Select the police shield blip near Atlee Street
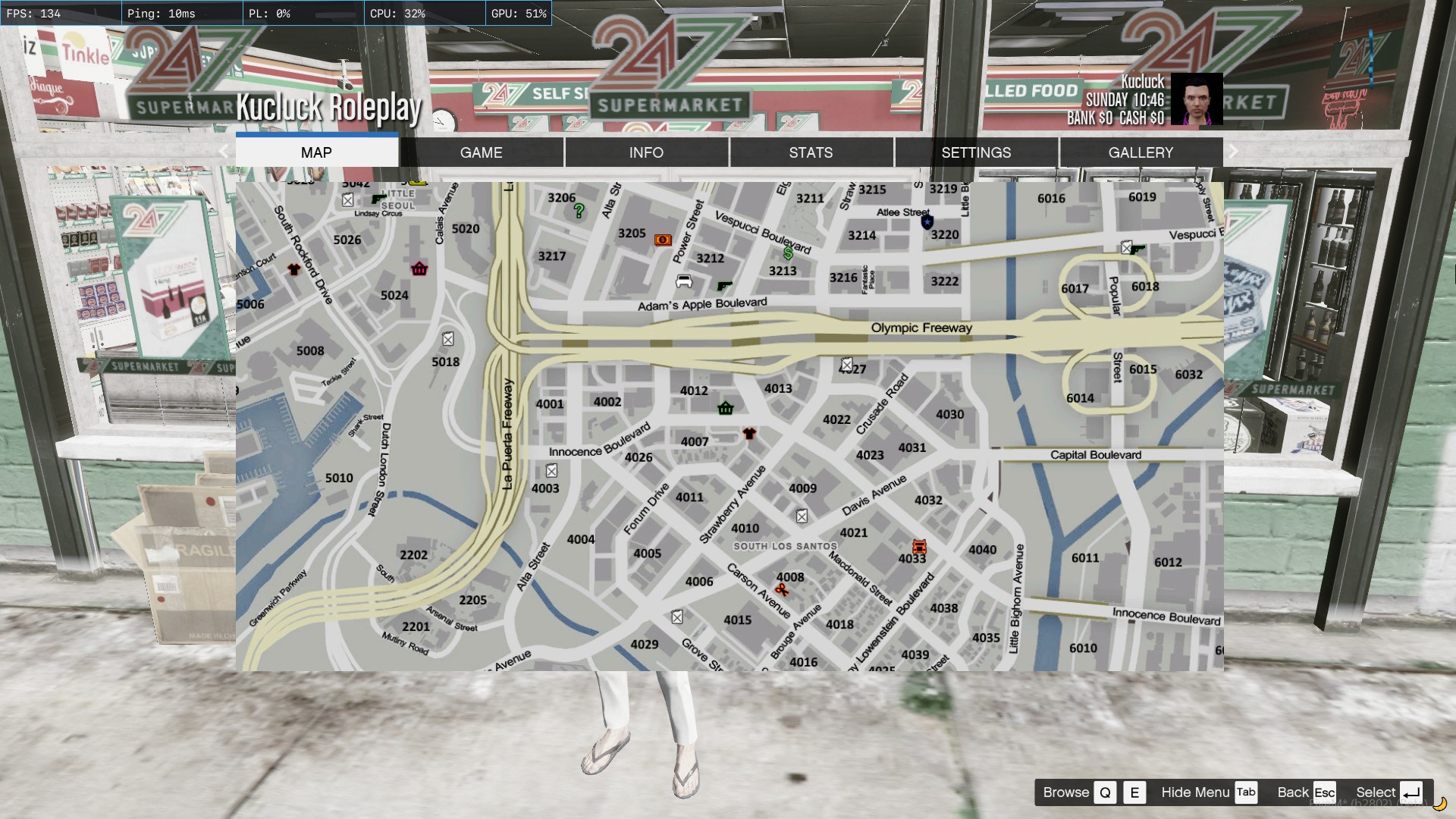1456x819 pixels. coord(927,221)
